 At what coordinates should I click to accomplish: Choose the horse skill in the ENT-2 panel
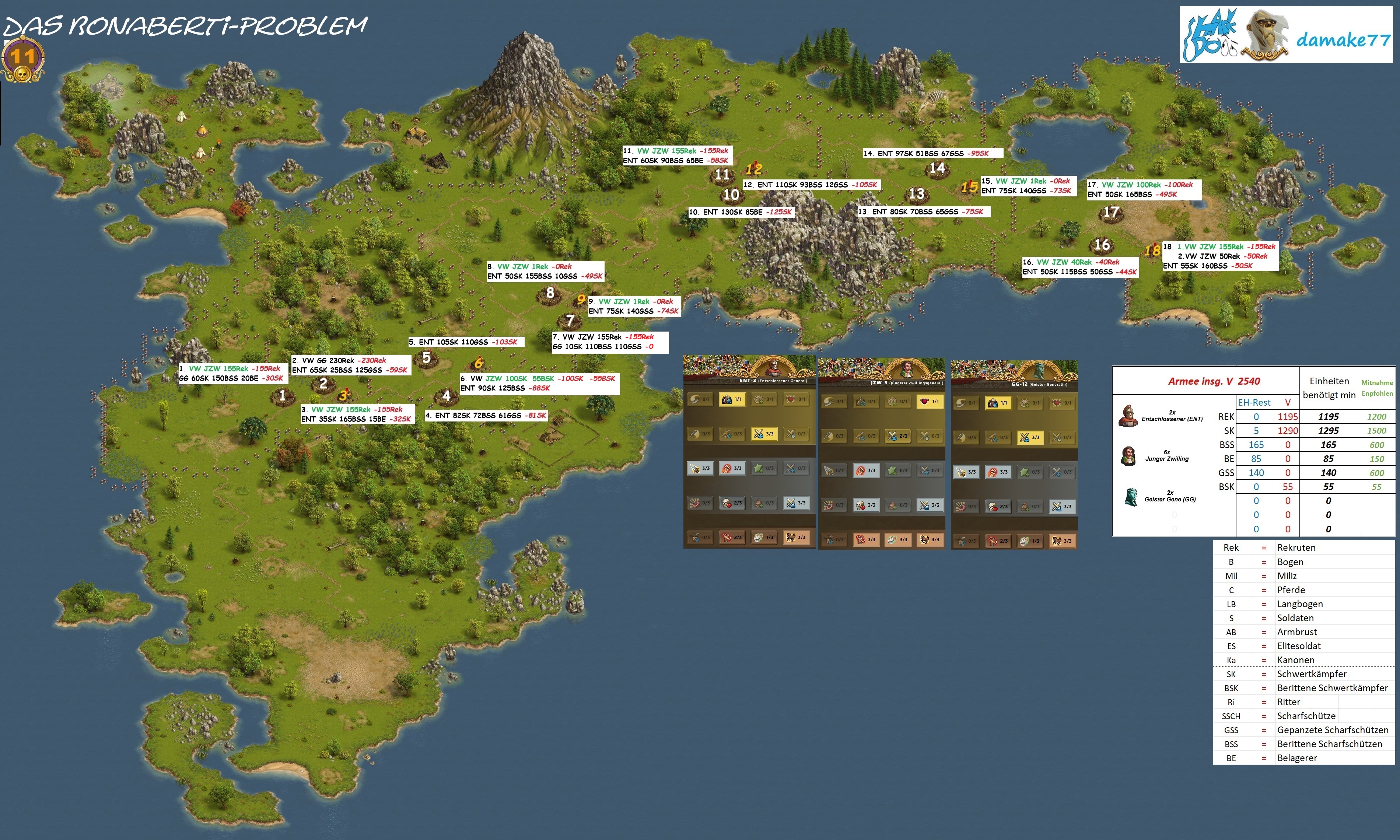click(796, 537)
